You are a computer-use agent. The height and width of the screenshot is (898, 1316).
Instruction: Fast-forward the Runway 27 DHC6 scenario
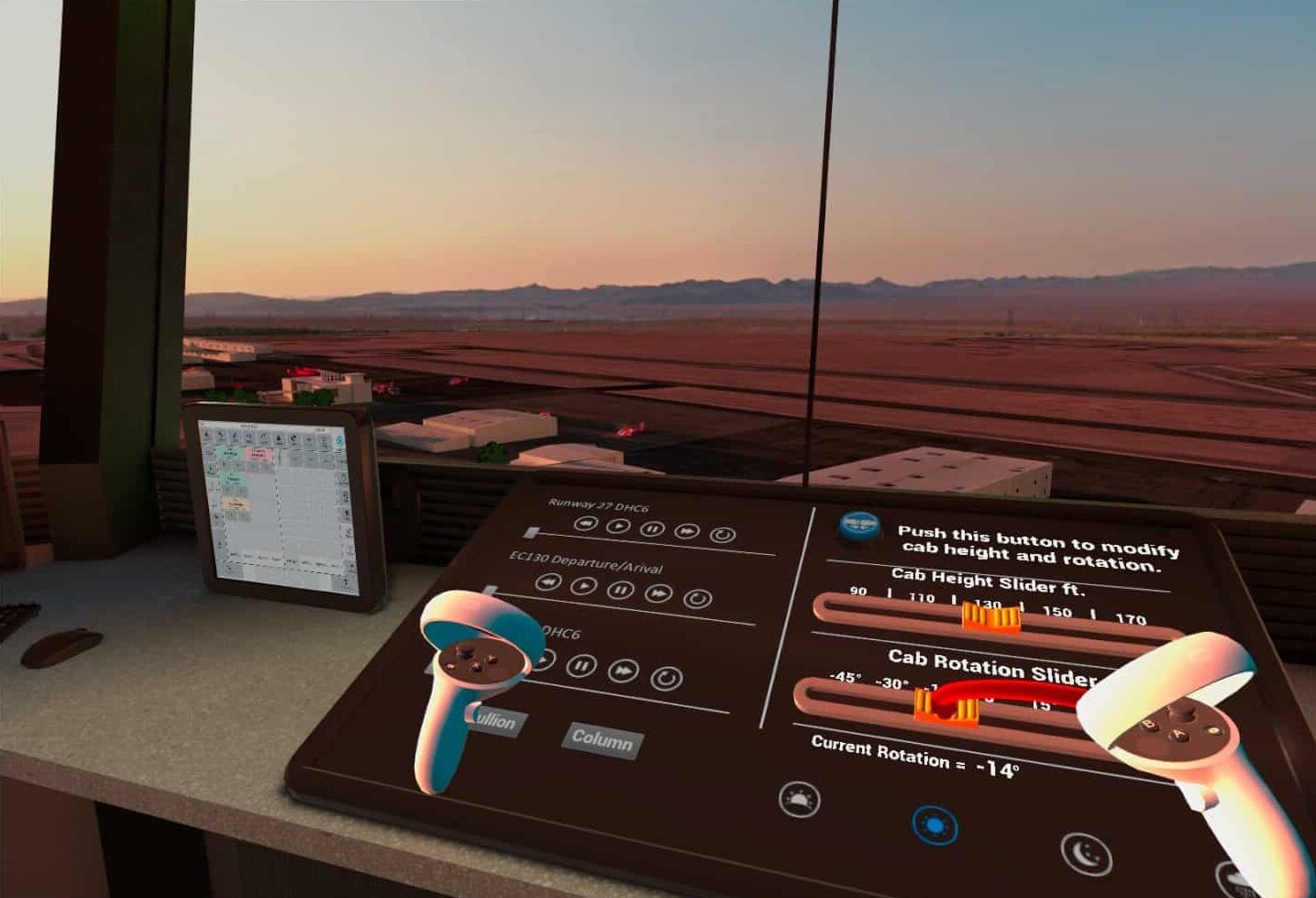688,531
